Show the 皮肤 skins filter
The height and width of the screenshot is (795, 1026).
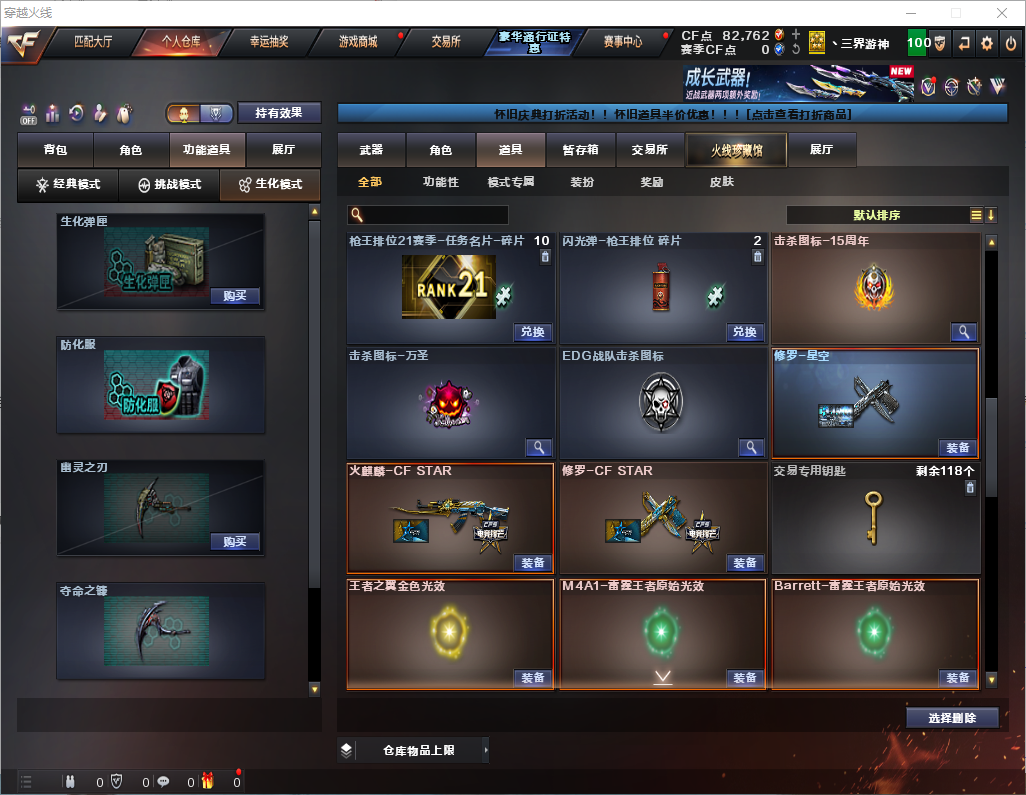[x=721, y=182]
